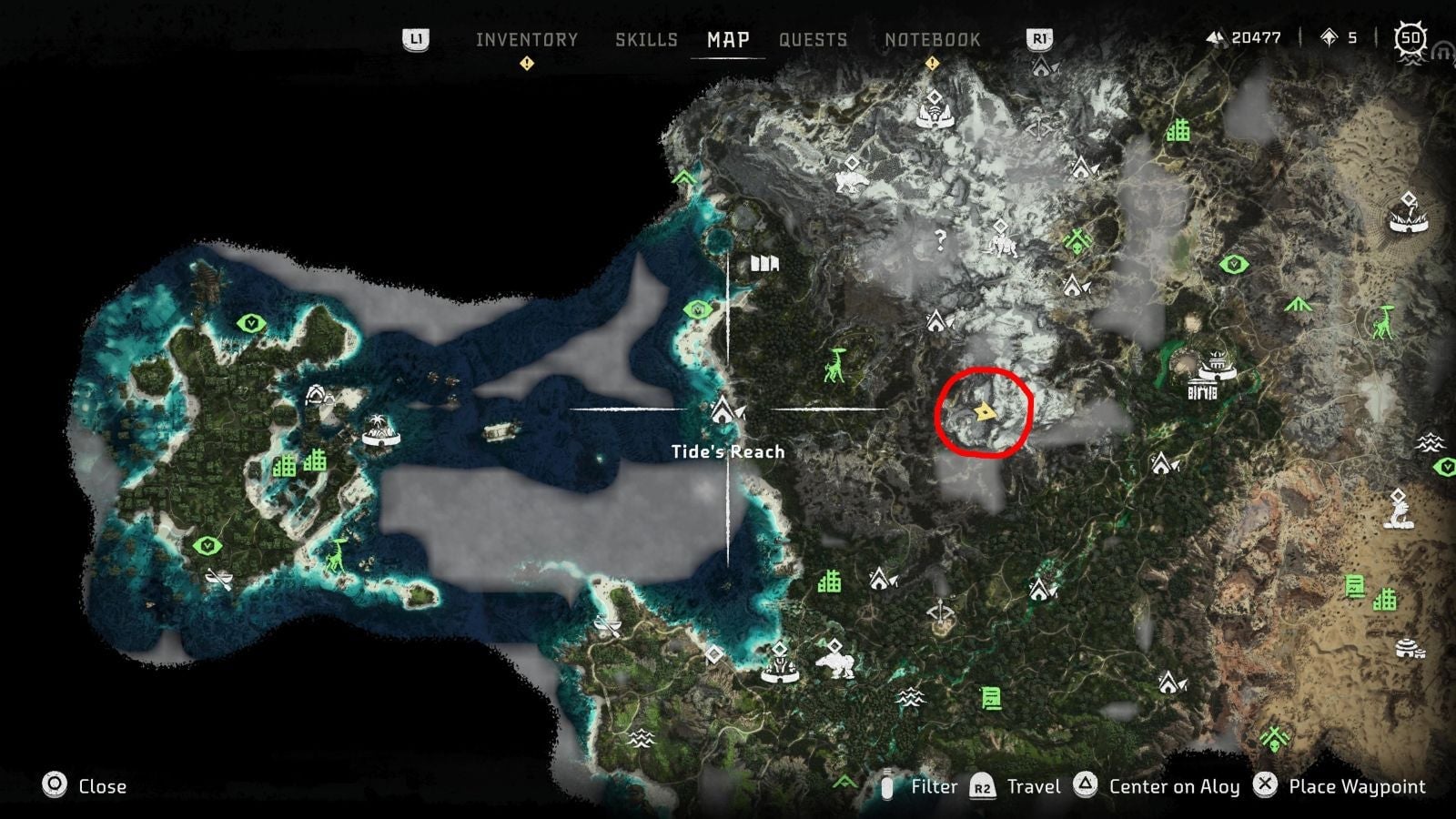Click the skill points diamond icon showing 5
The width and height of the screenshot is (1456, 819).
[x=1328, y=38]
